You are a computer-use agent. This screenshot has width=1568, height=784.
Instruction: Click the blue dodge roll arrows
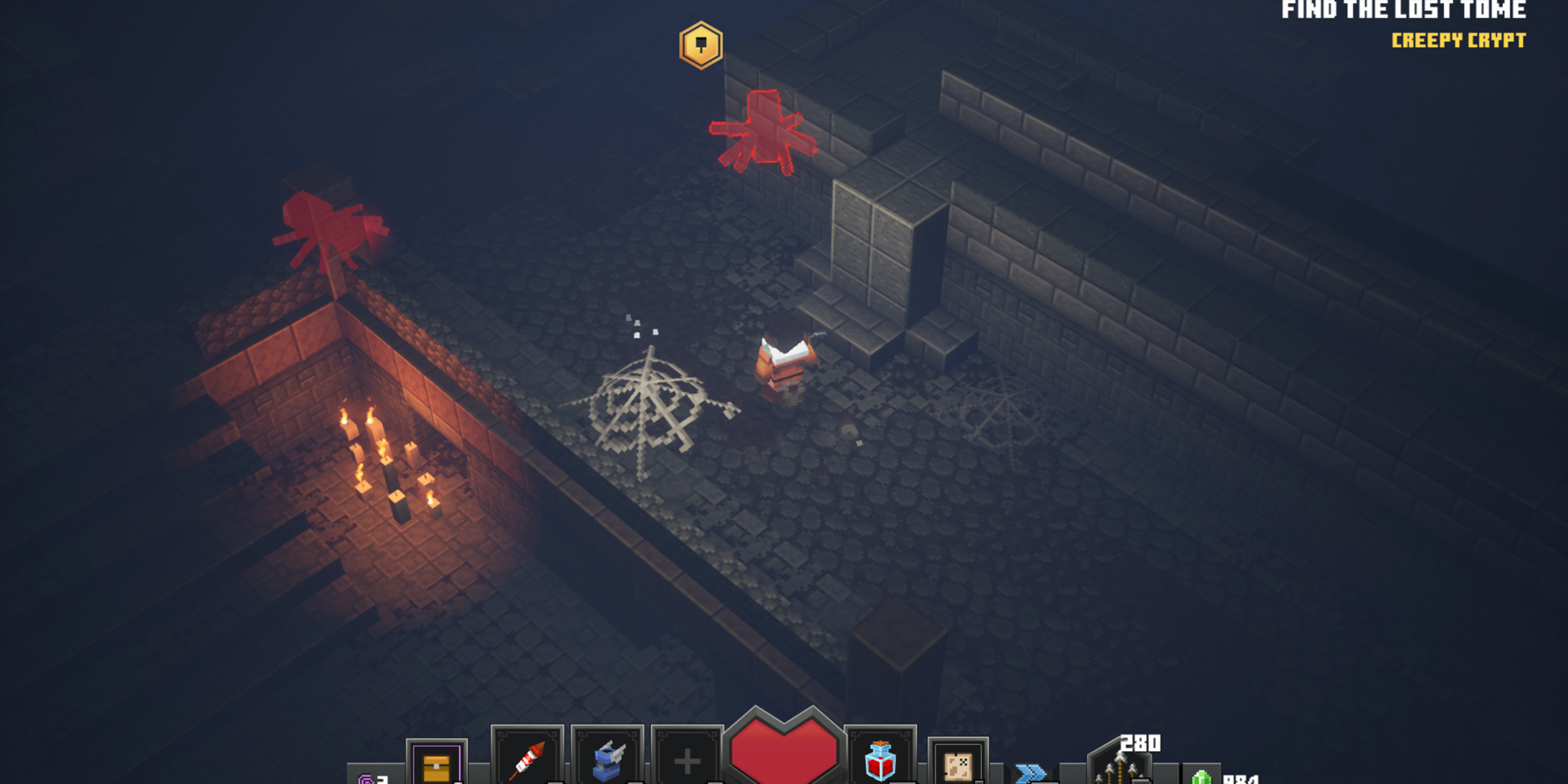click(1030, 772)
